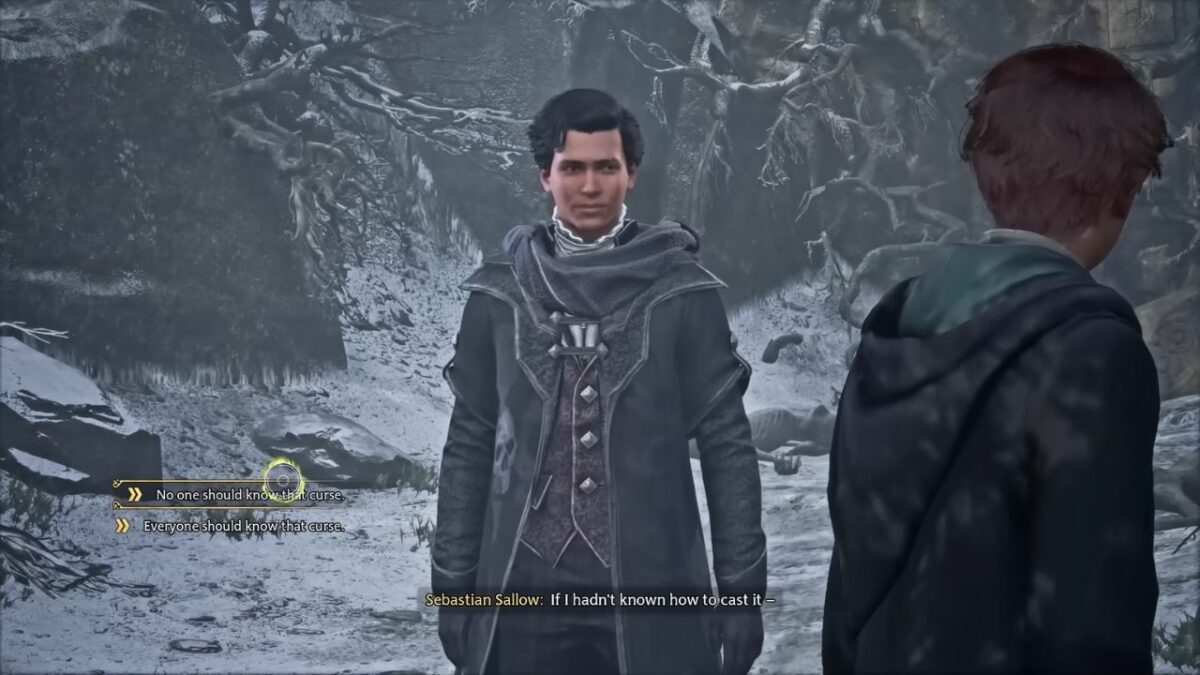
Task: Choose "No one should know that curse."
Action: pos(249,494)
